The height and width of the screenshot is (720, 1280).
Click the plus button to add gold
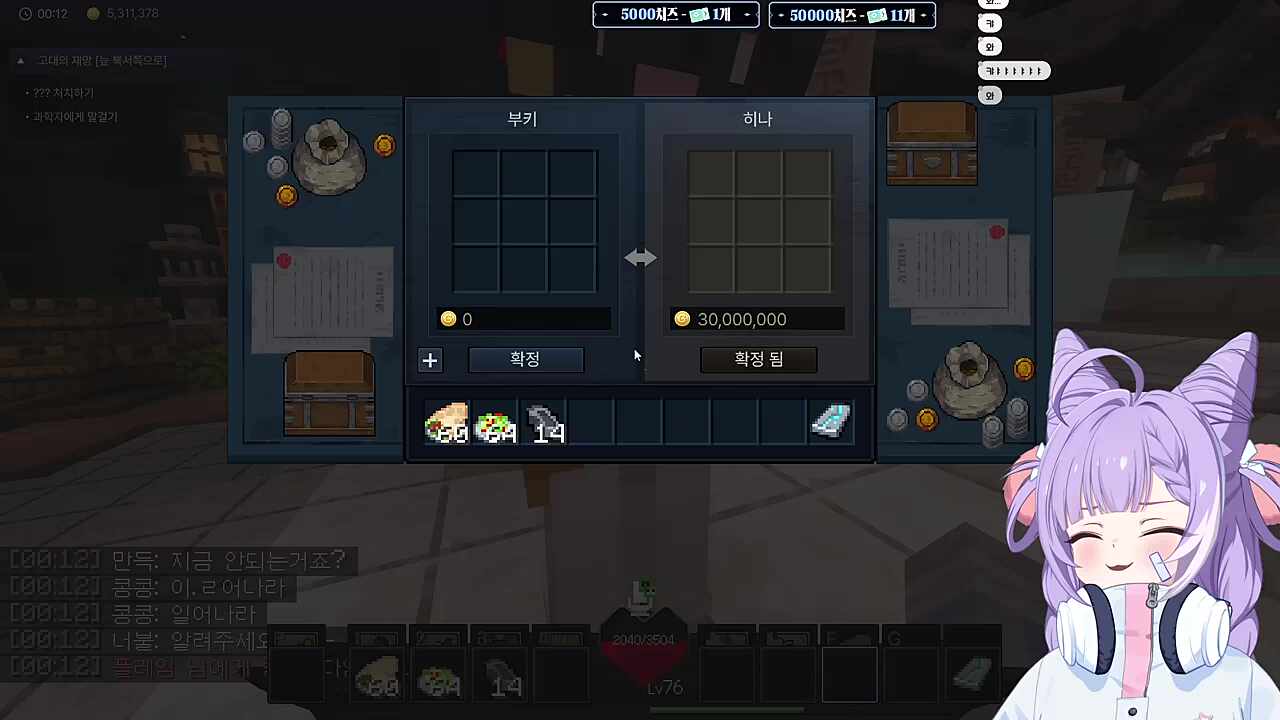click(430, 360)
